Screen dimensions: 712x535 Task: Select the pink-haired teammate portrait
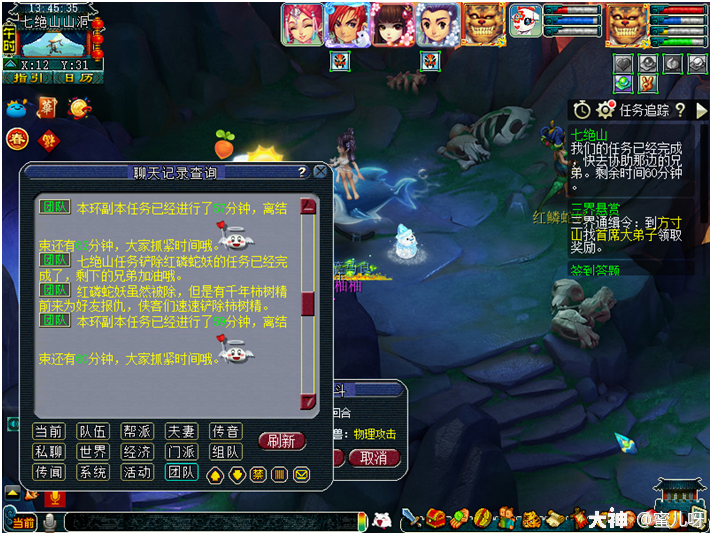(x=301, y=25)
